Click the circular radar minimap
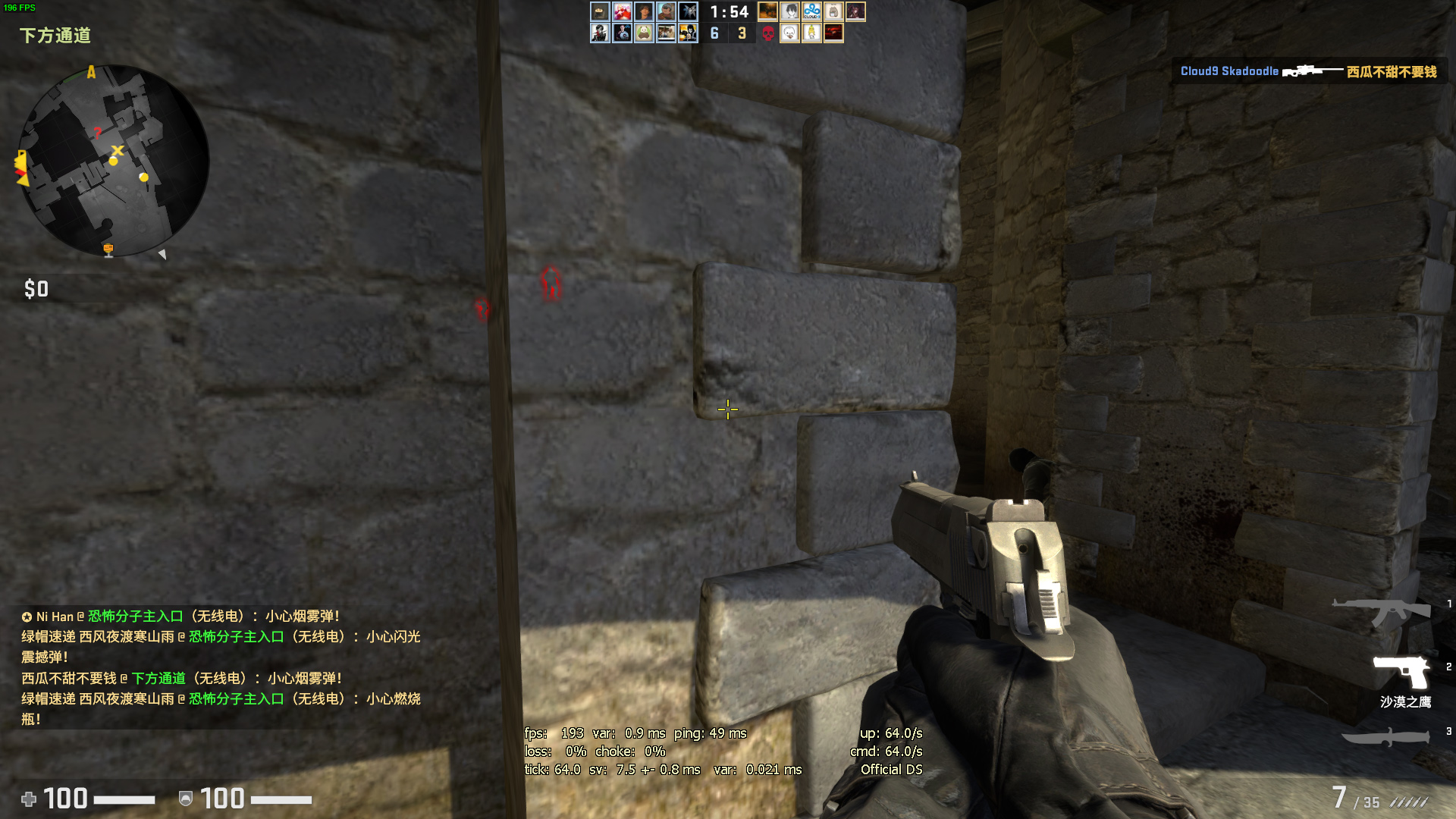1456x819 pixels. [113, 161]
